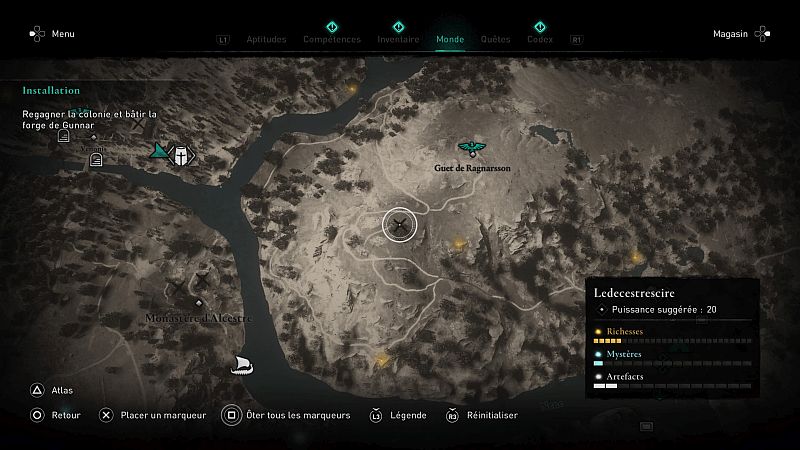Screen dimensions: 800x450
Task: Select the Installation quest tracker
Action: point(51,90)
